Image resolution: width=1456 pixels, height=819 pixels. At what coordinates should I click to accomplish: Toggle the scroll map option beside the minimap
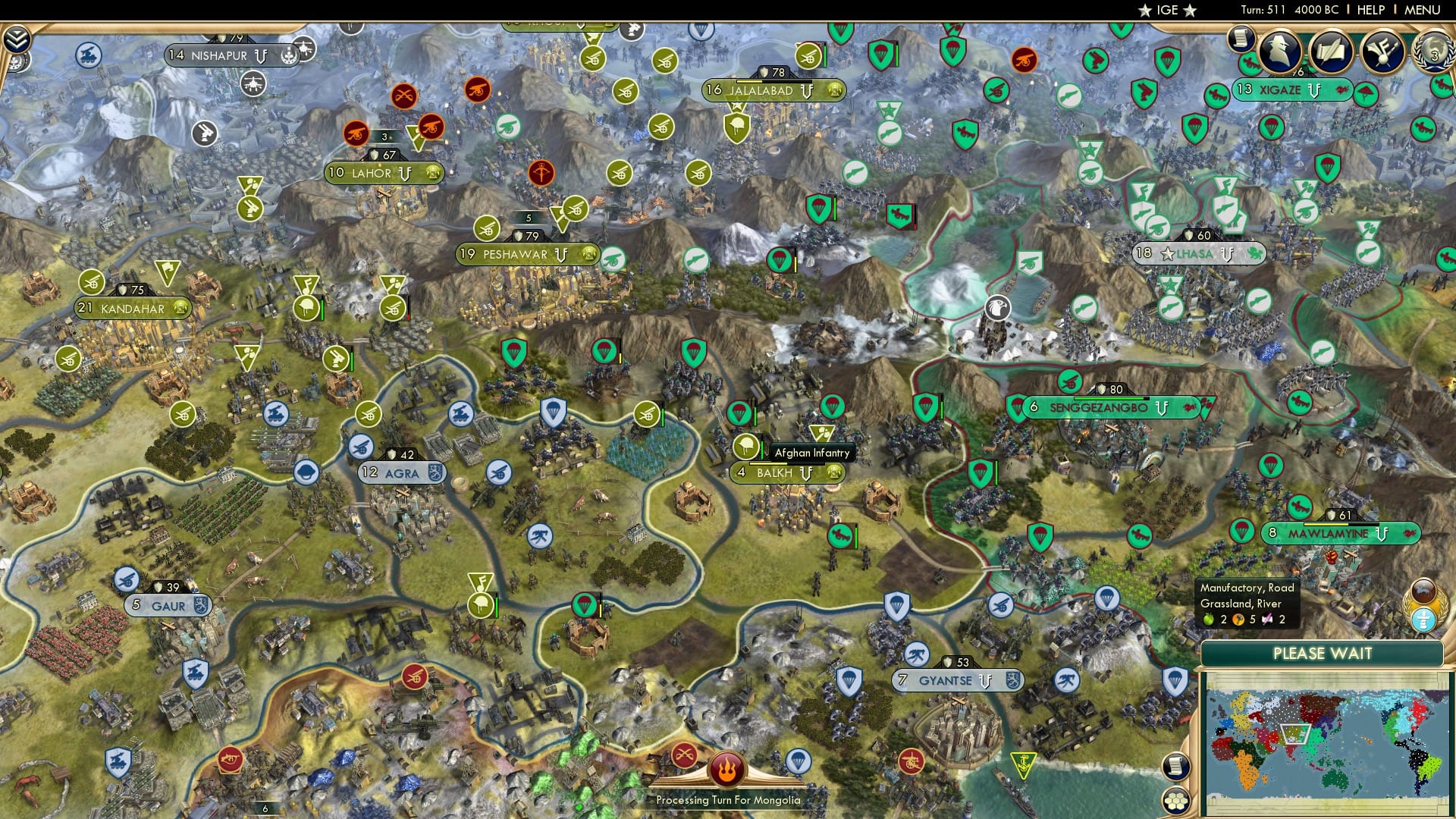point(1175,767)
